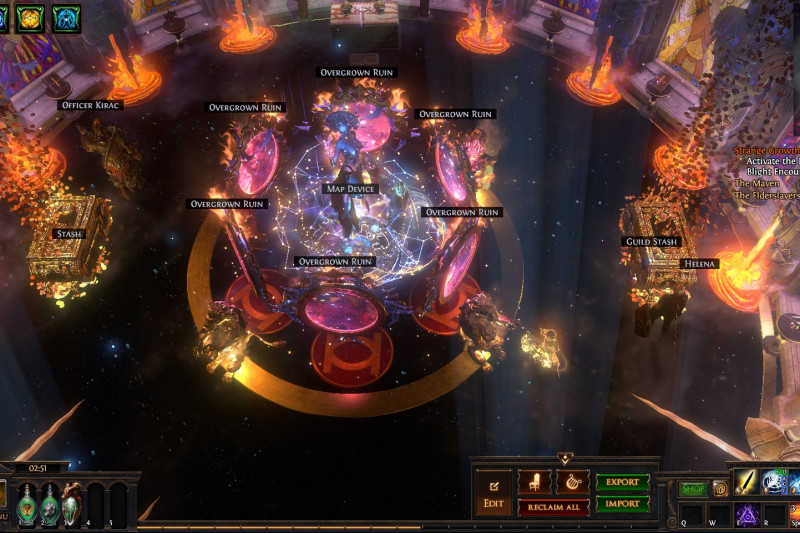Use the green flask in slot 1
This screenshot has width=800, height=533.
click(23, 504)
